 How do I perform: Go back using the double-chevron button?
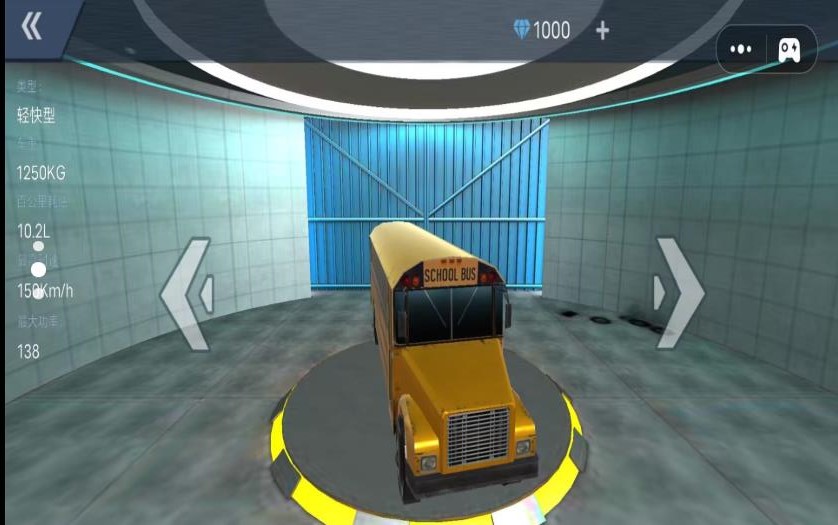[x=32, y=27]
